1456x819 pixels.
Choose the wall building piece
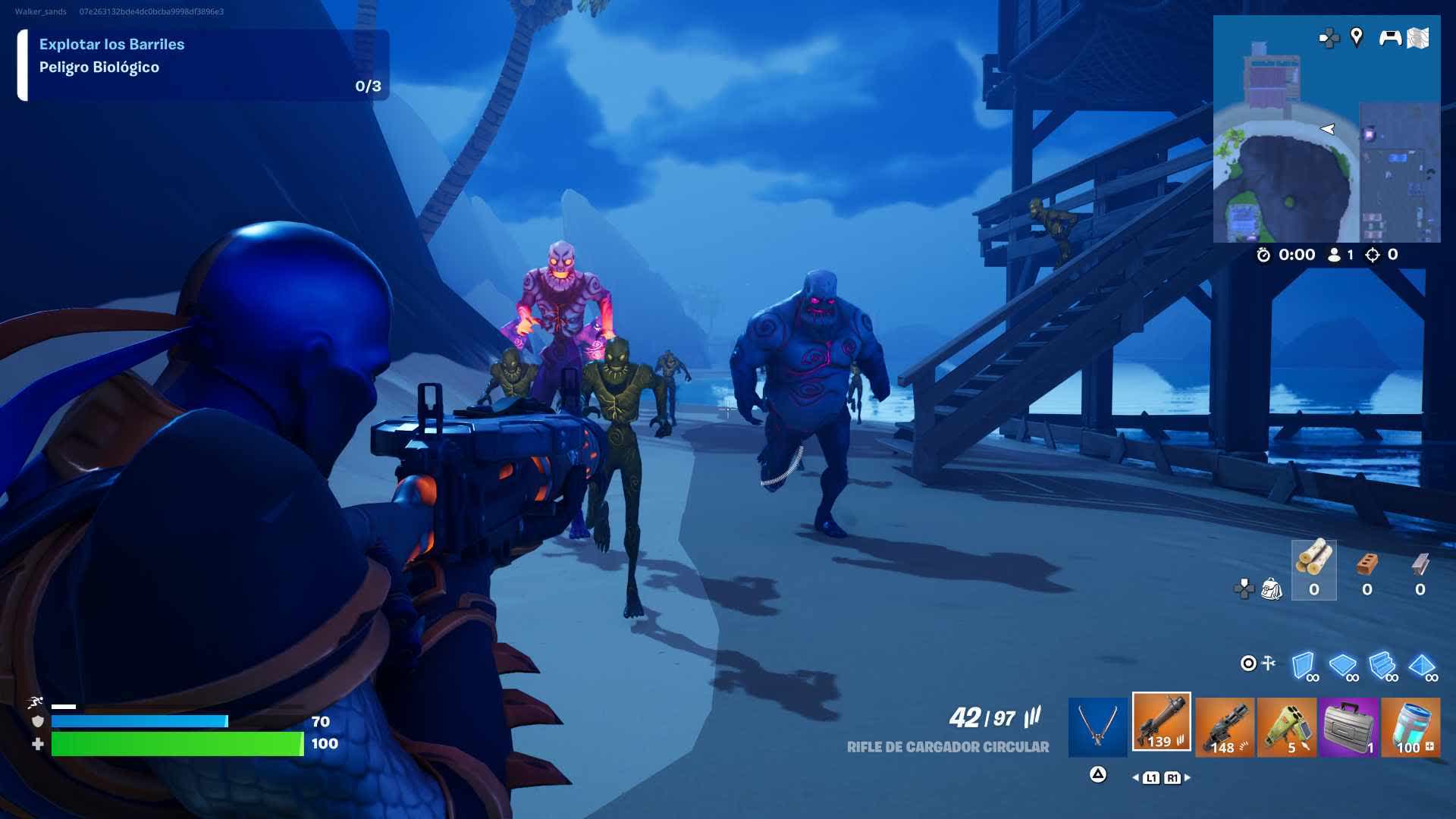(x=1304, y=666)
